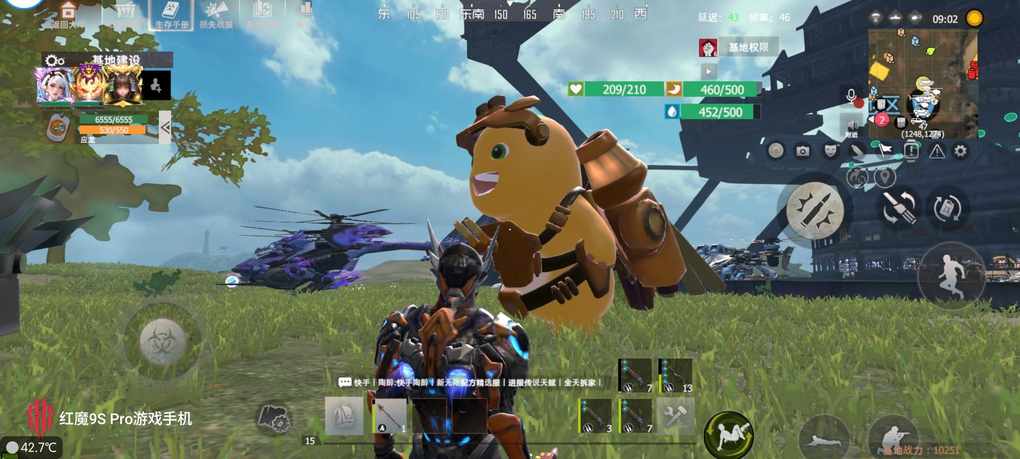Switch weapon with the swap arrows button
The width and height of the screenshot is (1020, 459).
coord(897,207)
